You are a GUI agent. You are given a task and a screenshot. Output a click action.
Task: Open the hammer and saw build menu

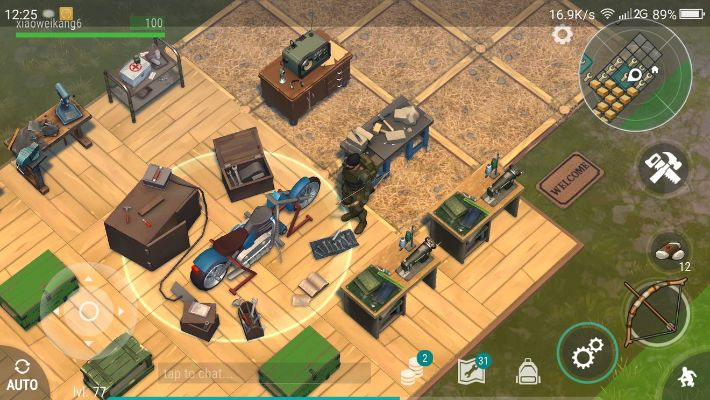[663, 169]
